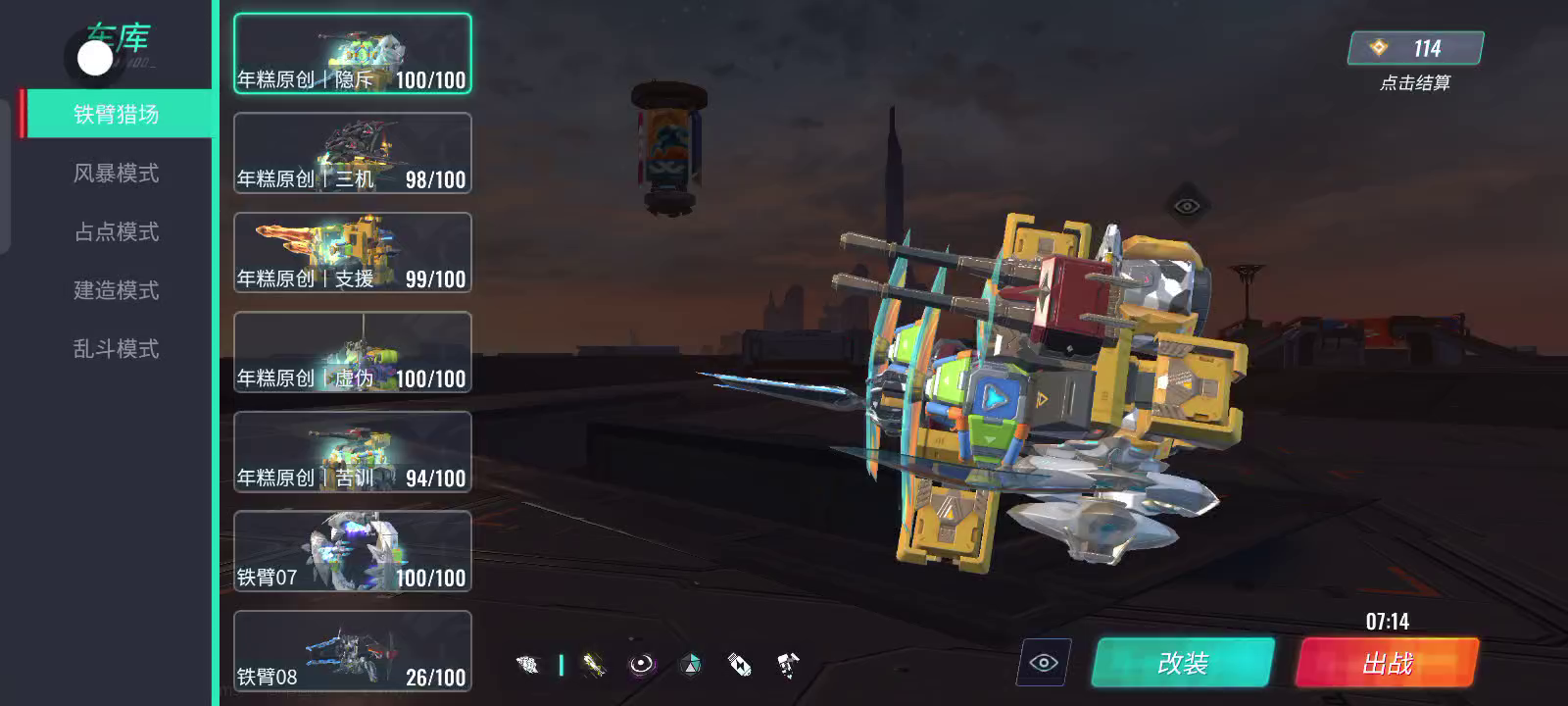Image resolution: width=1568 pixels, height=706 pixels.
Task: Switch to the 铁臂猎场 mode tab
Action: pos(116,115)
